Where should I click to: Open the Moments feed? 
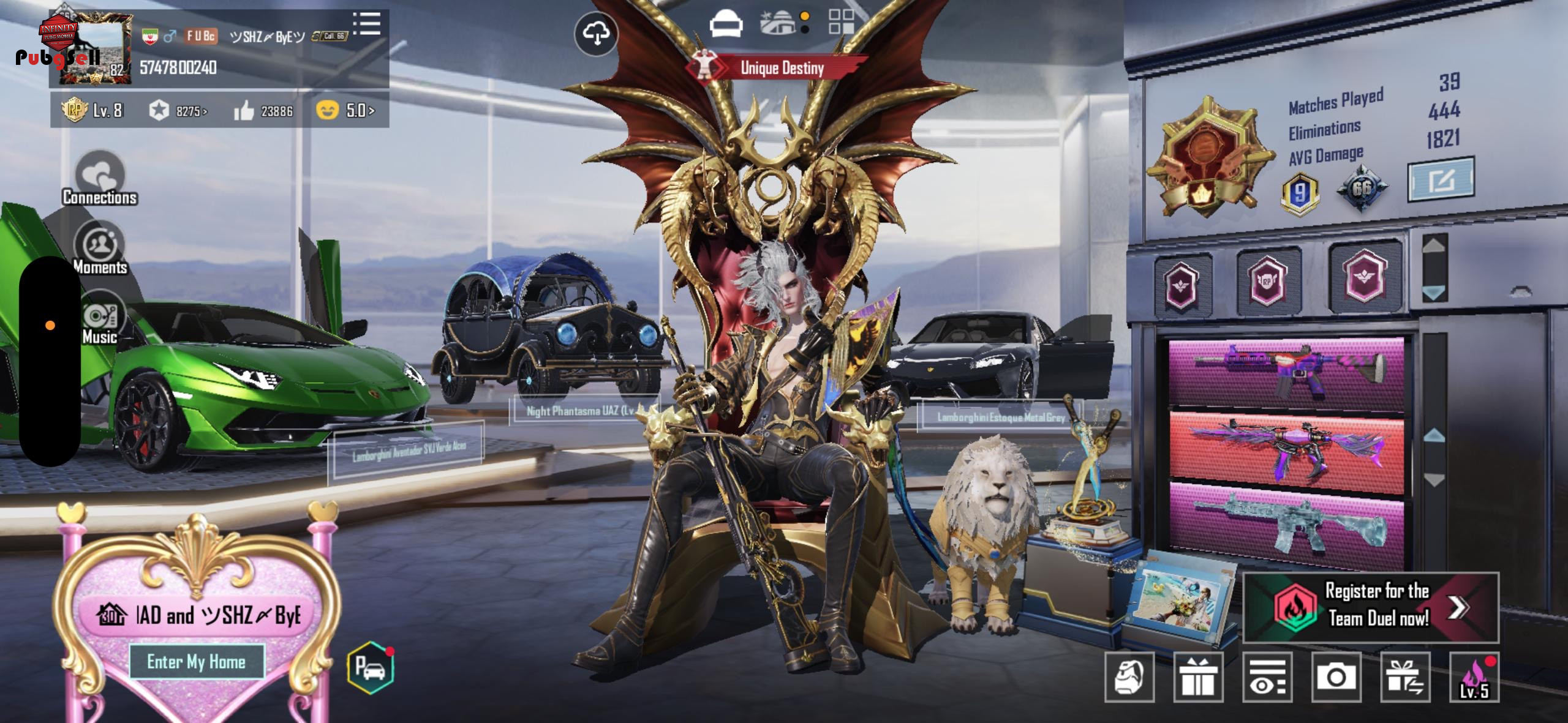(x=100, y=248)
